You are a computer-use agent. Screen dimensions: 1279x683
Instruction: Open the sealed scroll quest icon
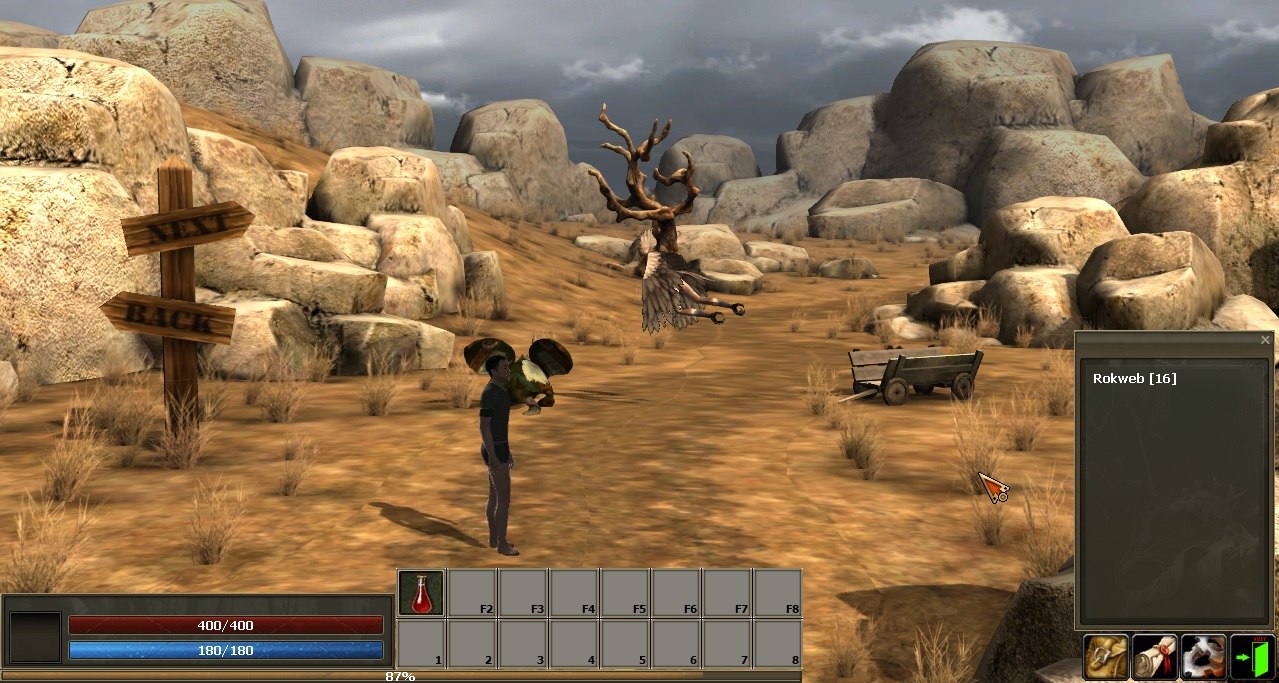1155,657
